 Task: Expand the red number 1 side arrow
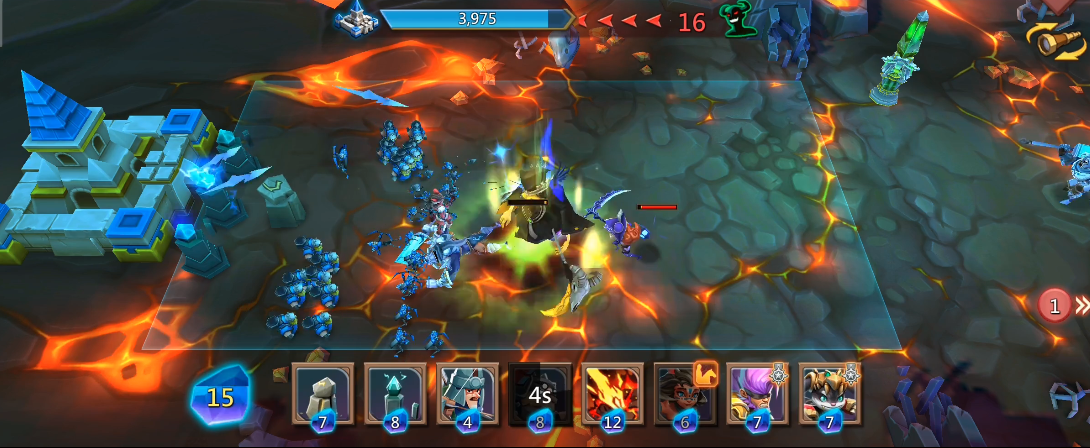pyautogui.click(x=1060, y=305)
